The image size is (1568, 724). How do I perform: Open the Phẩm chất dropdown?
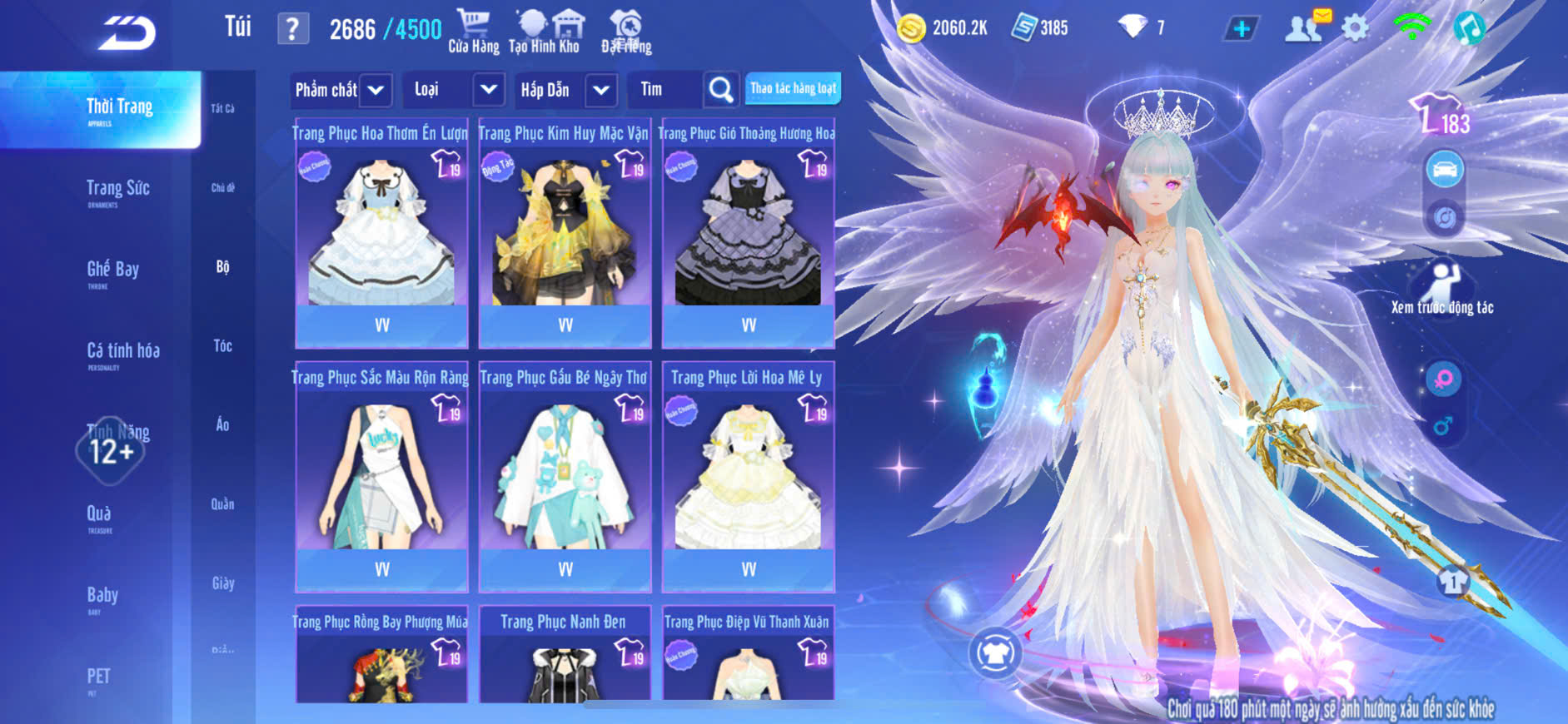341,90
